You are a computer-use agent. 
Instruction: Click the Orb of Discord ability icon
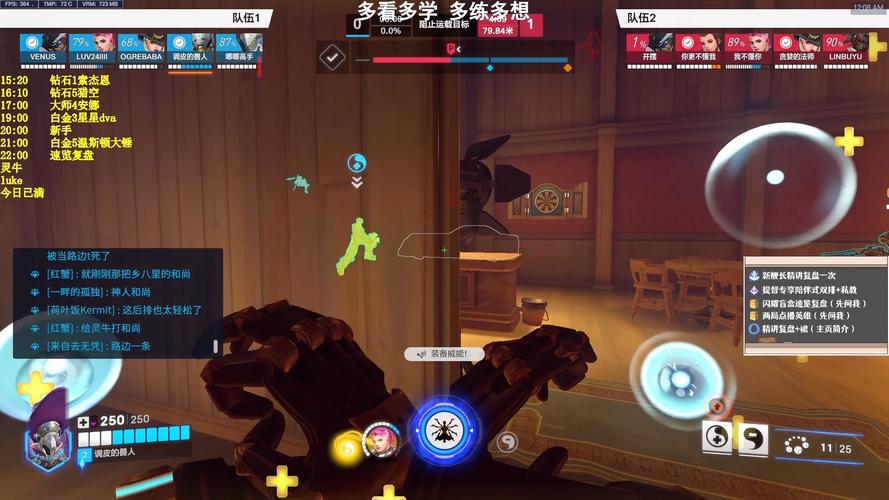coord(752,437)
